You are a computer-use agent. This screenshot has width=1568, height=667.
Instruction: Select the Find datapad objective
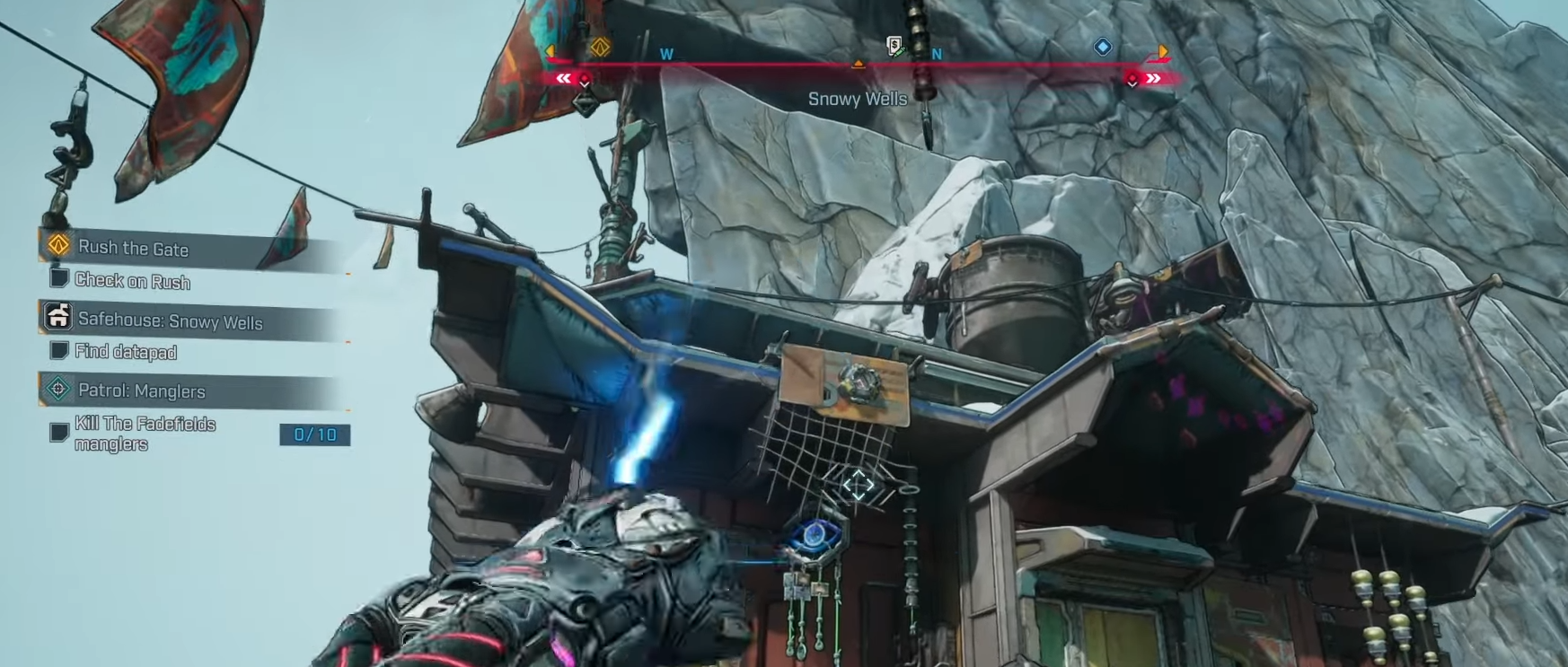pyautogui.click(x=125, y=352)
